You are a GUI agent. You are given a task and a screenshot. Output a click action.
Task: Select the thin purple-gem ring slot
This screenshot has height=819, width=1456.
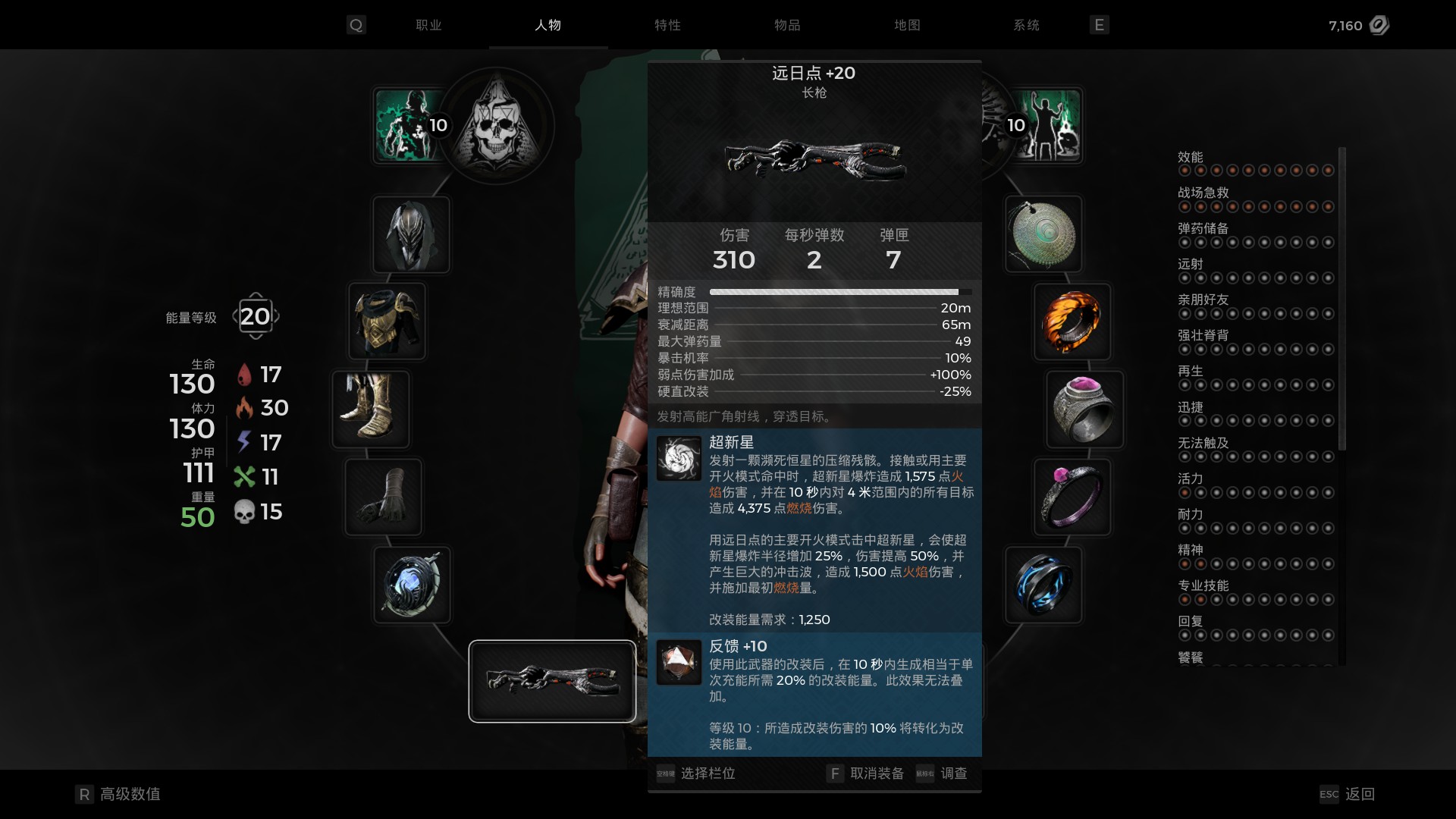click(x=1072, y=497)
